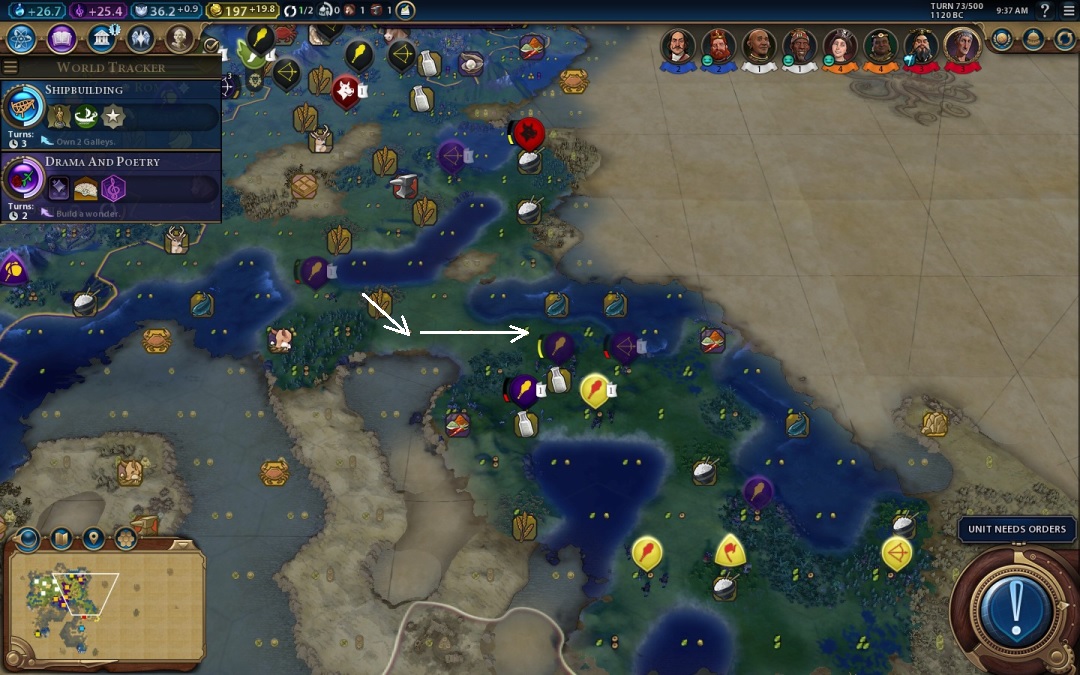
Task: Toggle the World Tracker checkmark button
Action: (x=210, y=45)
